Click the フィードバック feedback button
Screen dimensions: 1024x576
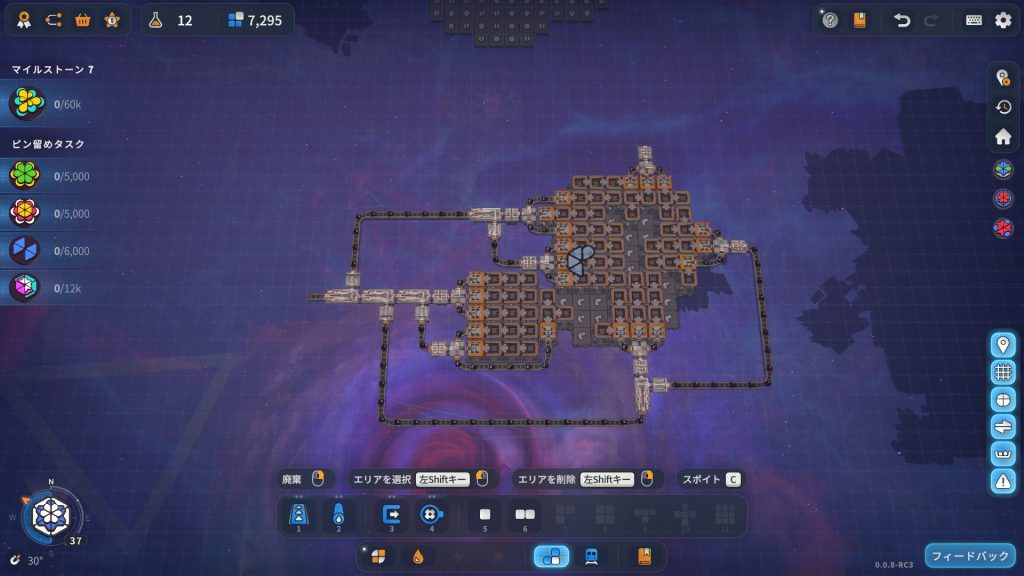pos(969,556)
